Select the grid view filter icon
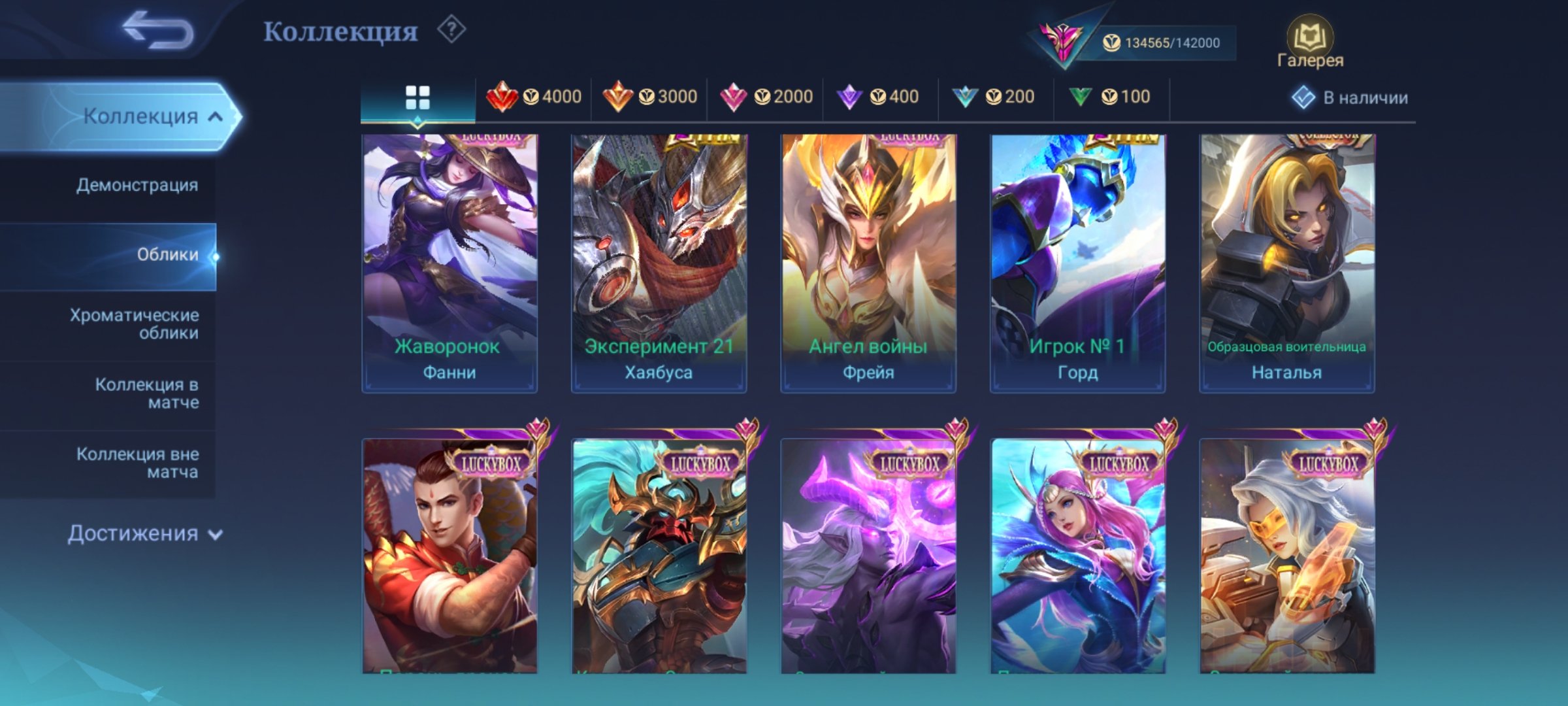Screen dimensions: 1568x706 [417, 97]
